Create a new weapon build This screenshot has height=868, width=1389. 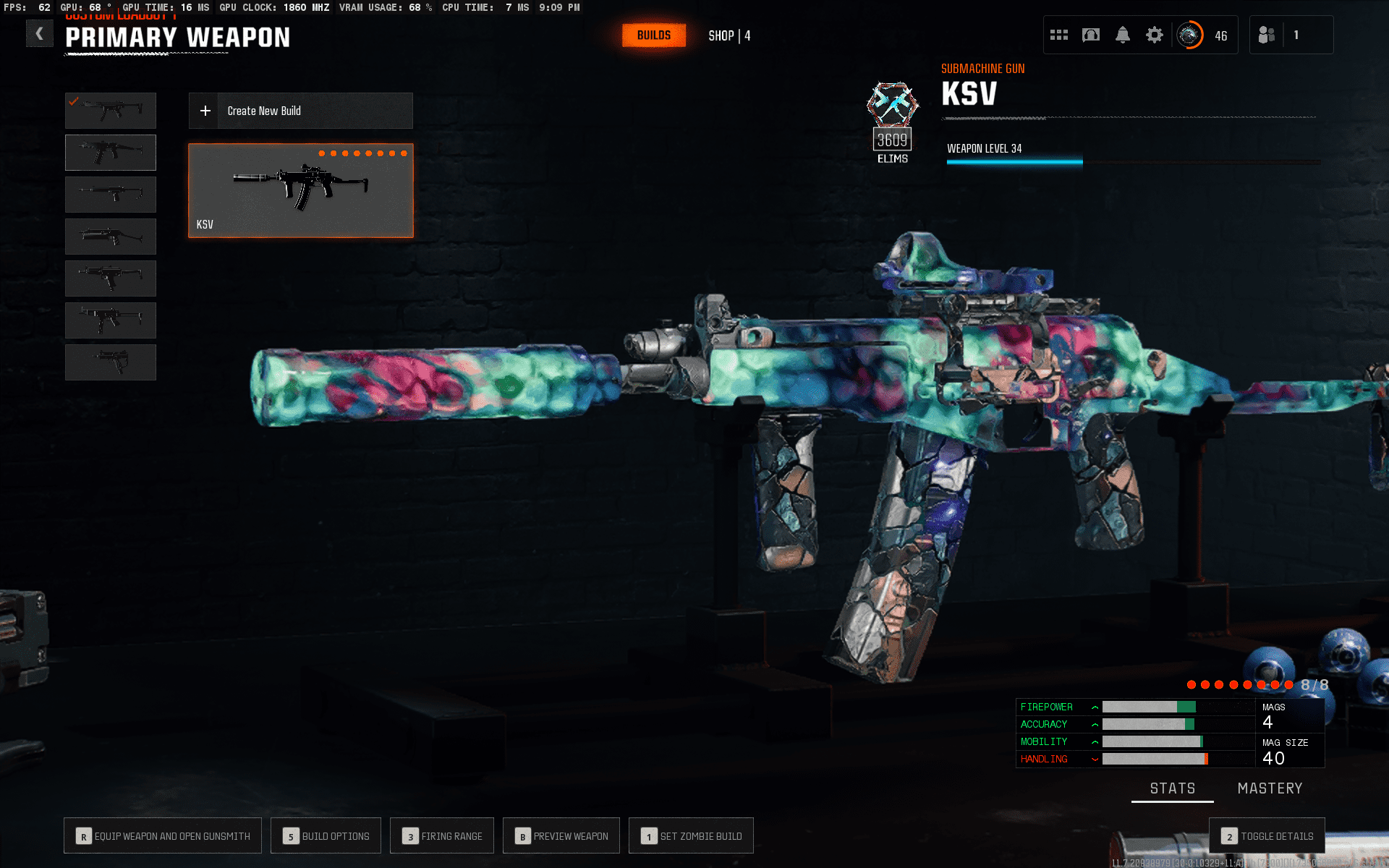[300, 111]
